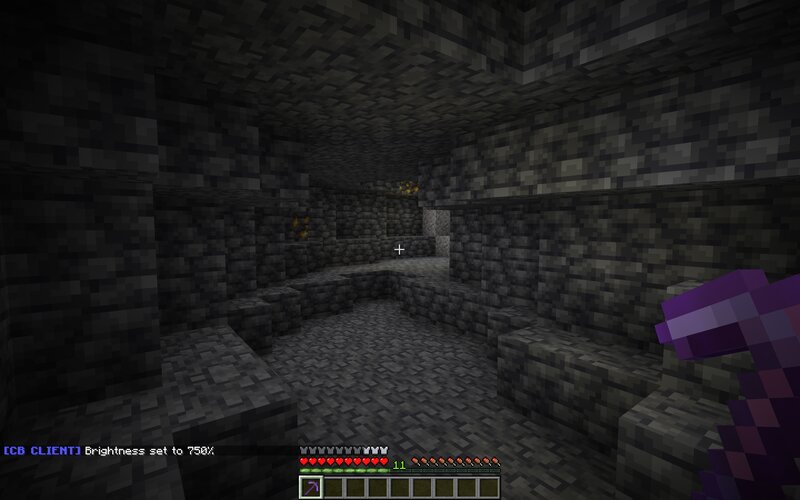
Task: Select the purple pickaxe hotbar slot
Action: coord(310,486)
